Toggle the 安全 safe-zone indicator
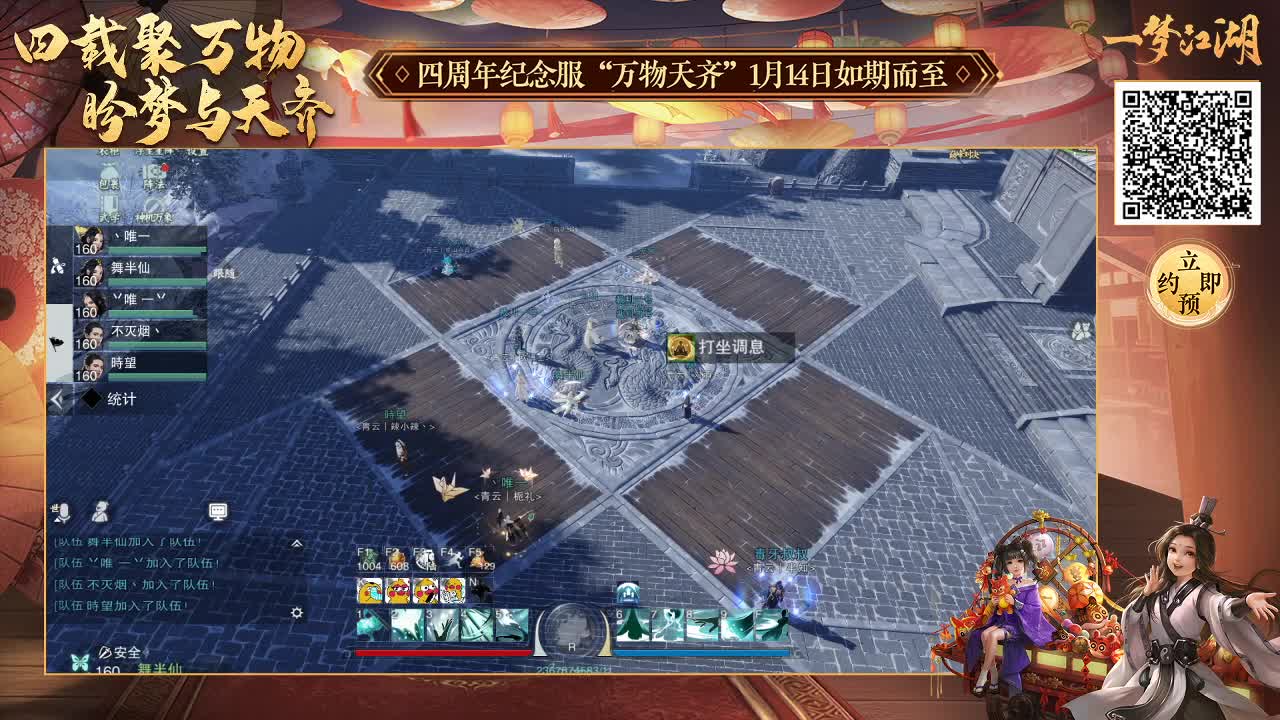Screen dimensions: 1280x720 pyautogui.click(x=124, y=652)
